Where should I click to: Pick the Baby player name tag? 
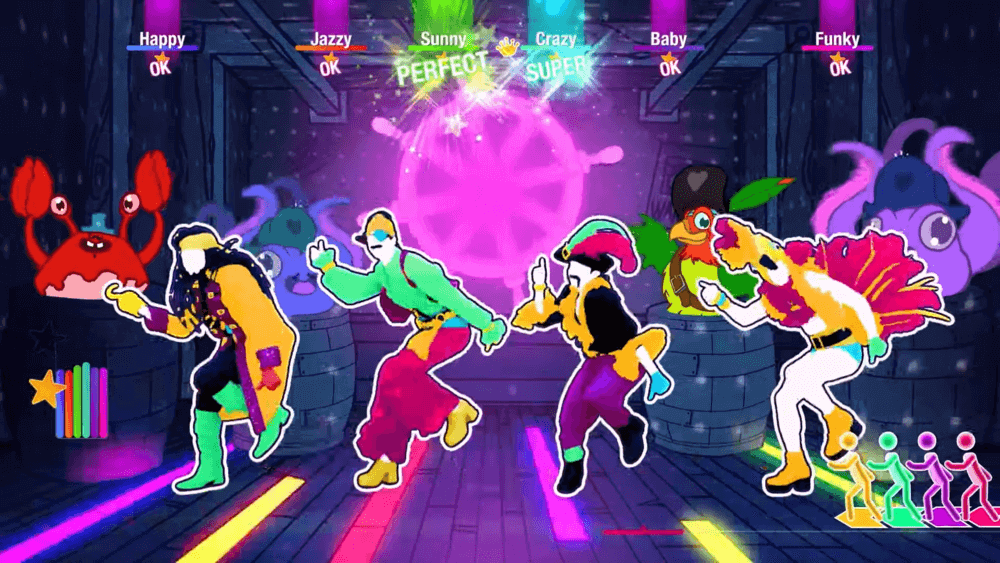(x=668, y=39)
